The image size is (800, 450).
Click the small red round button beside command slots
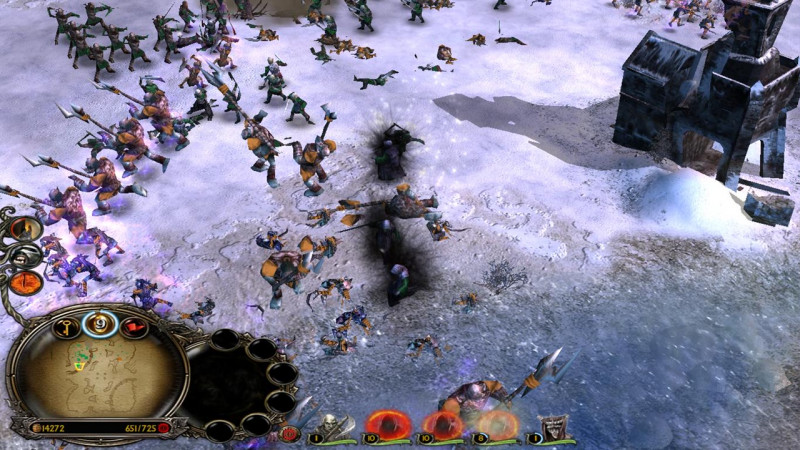click(291, 433)
